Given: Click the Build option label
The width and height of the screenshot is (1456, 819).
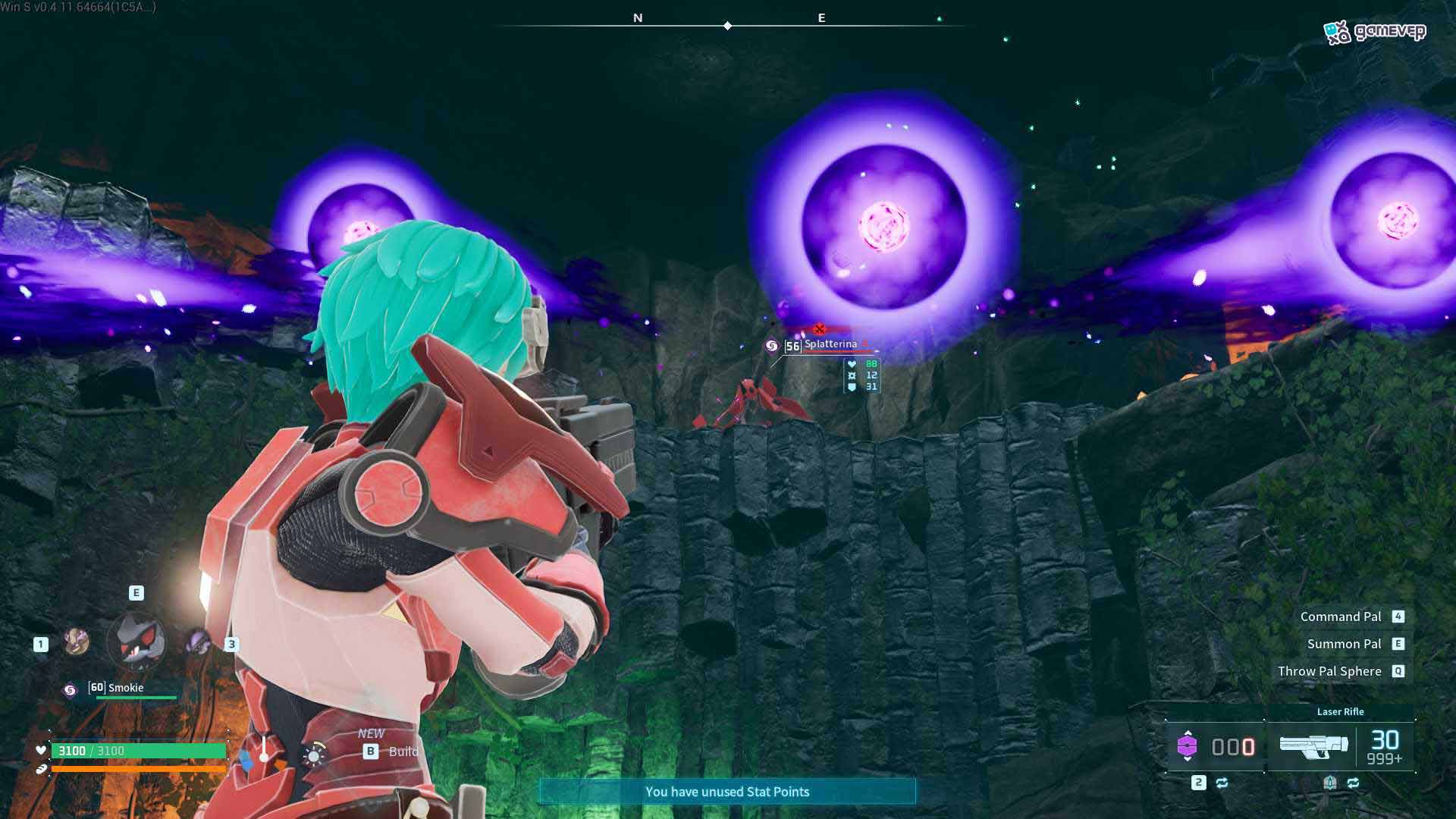Looking at the screenshot, I should tap(403, 752).
